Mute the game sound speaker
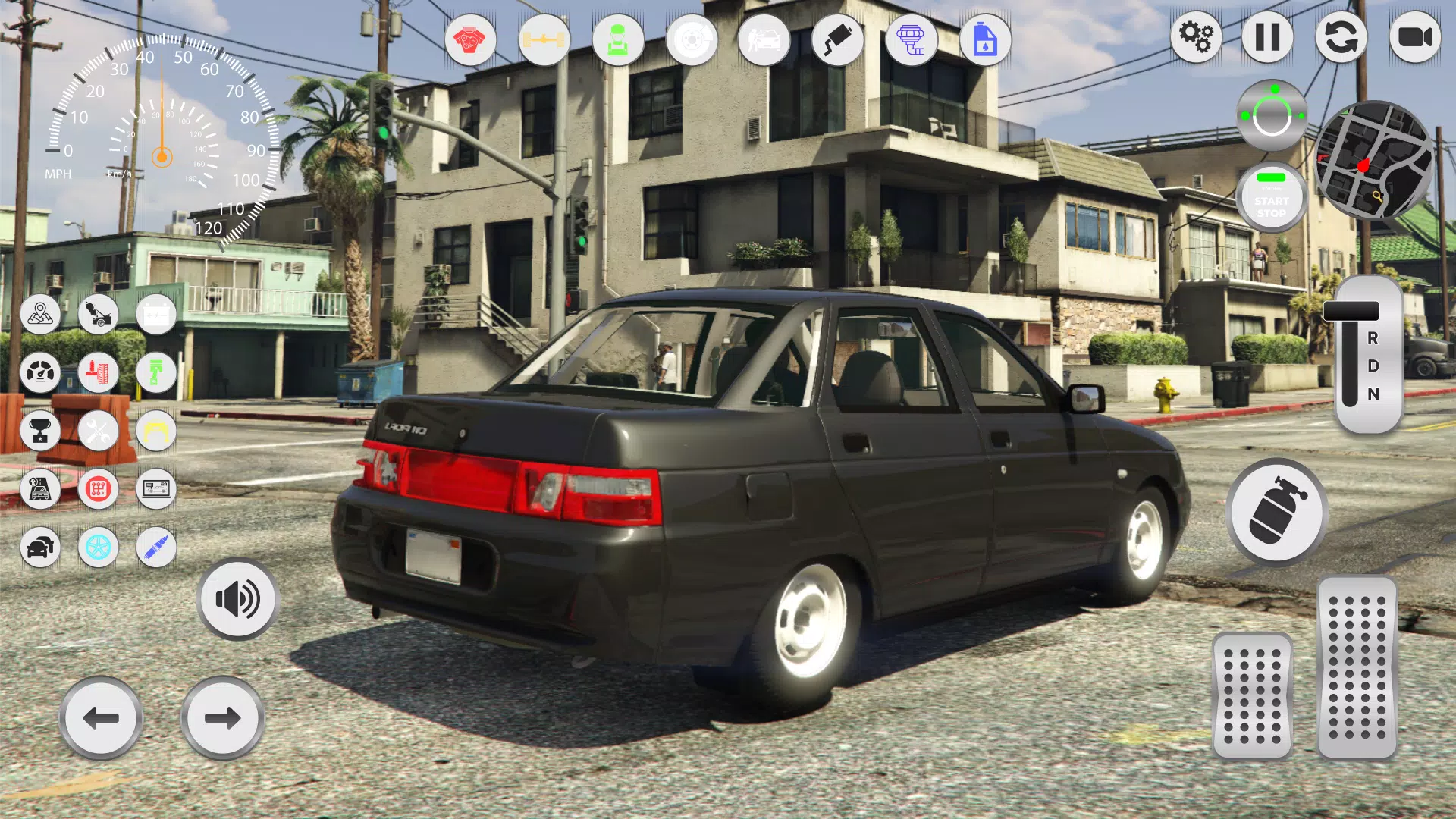The image size is (1456, 819). click(x=237, y=599)
